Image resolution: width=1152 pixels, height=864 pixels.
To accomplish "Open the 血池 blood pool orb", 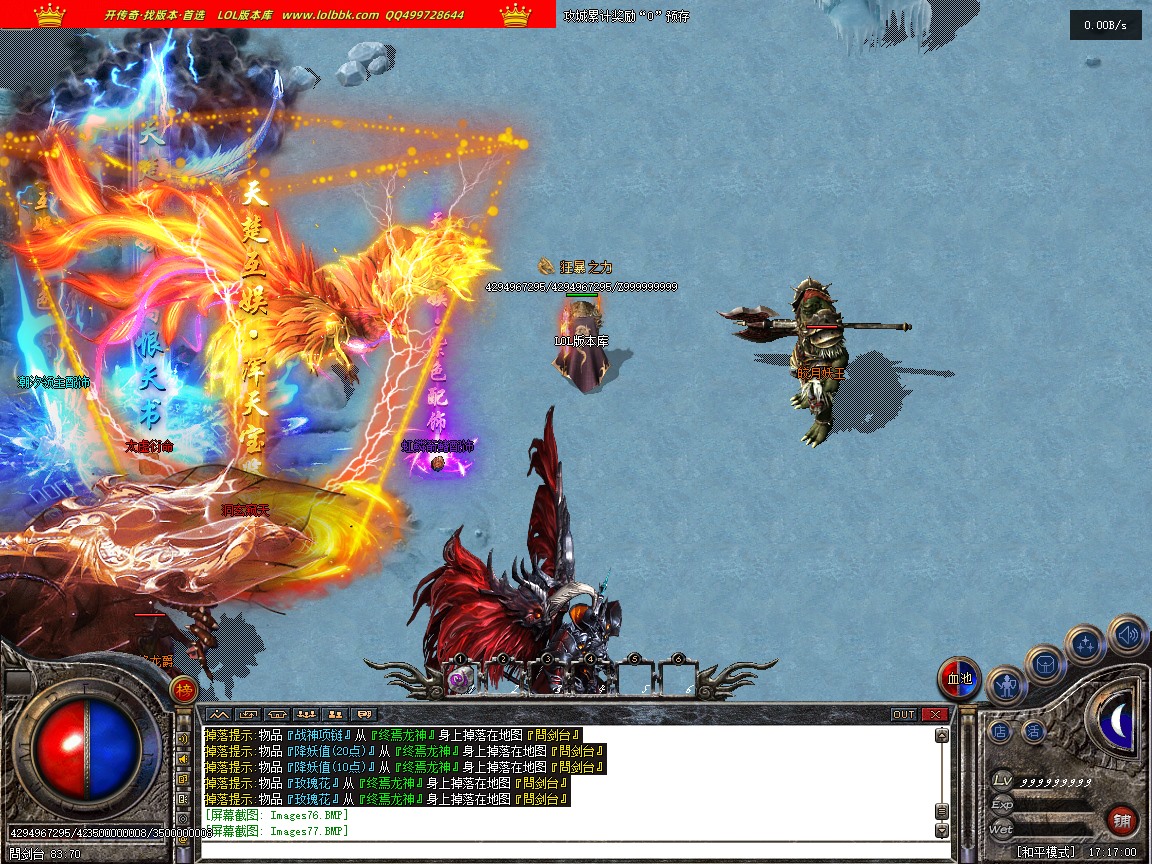I will click(x=959, y=678).
